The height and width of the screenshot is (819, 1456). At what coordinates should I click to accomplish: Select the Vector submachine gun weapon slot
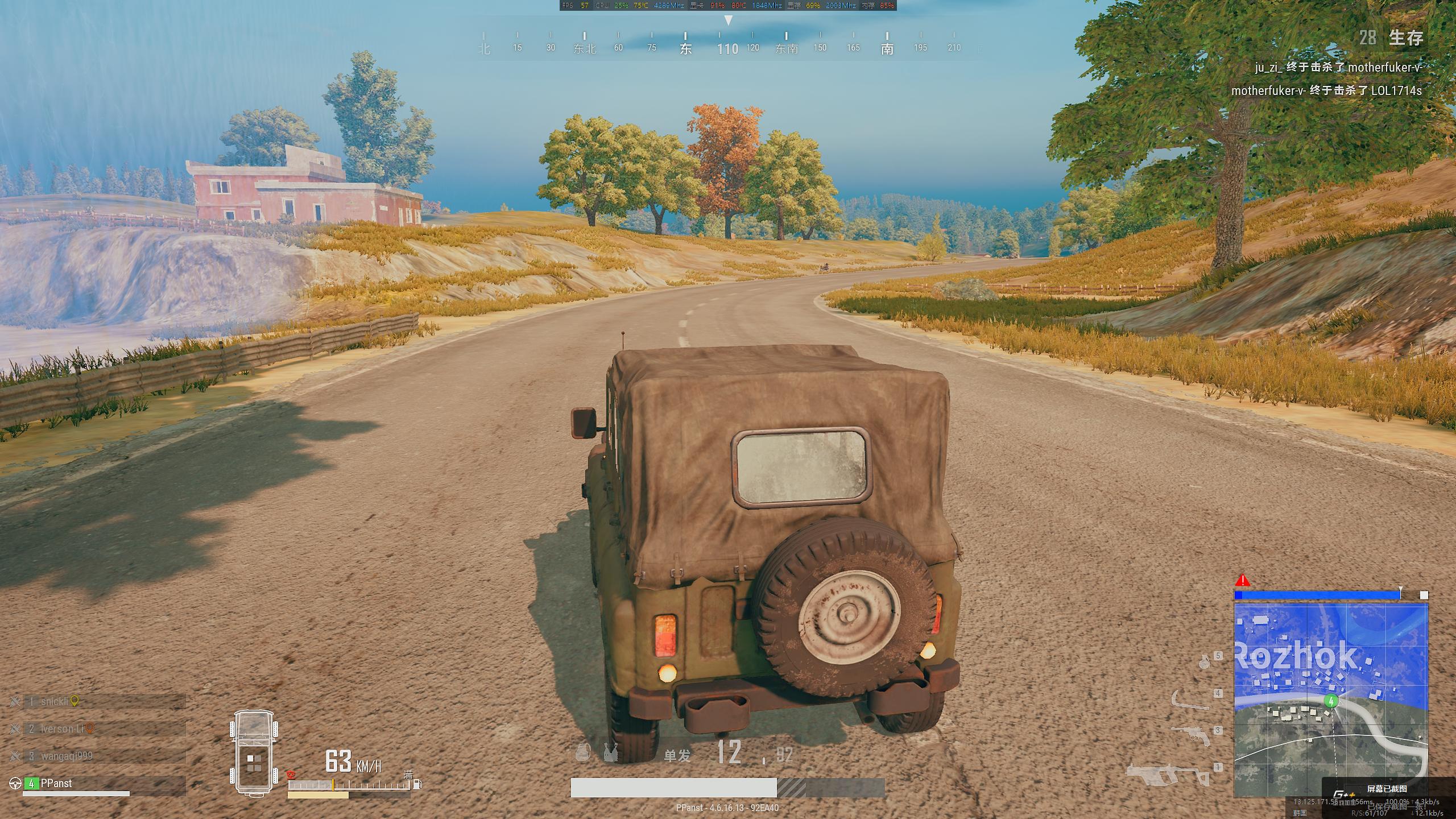pyautogui.click(x=1169, y=773)
